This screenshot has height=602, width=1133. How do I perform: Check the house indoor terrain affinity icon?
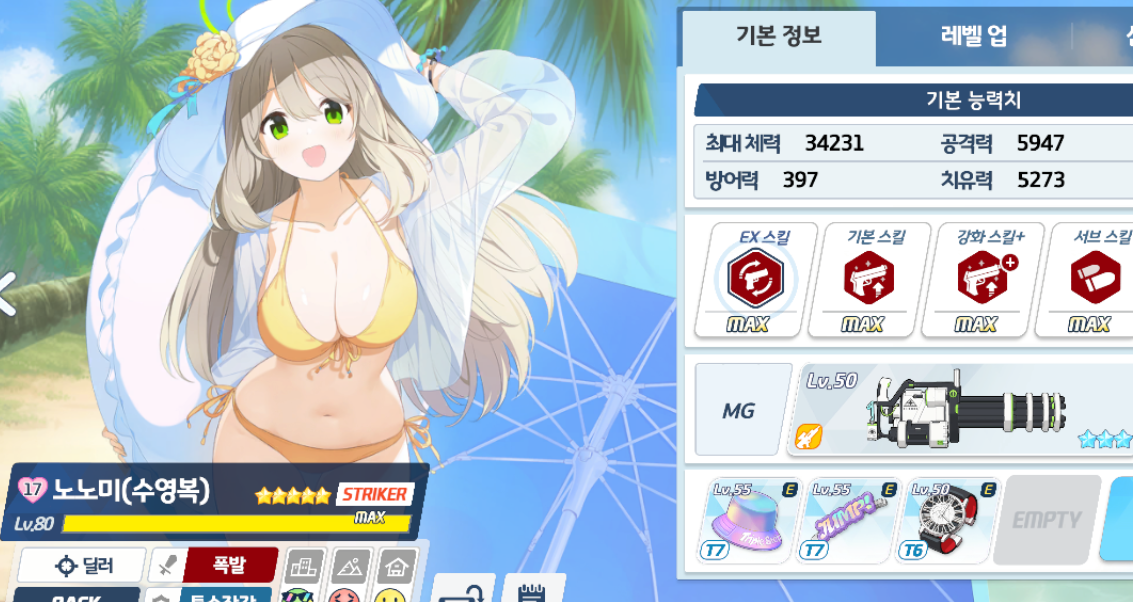398,567
